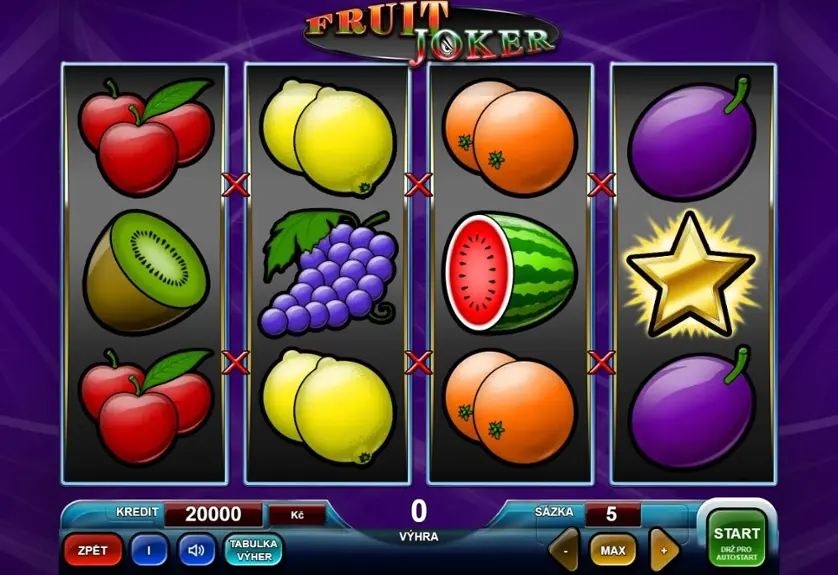
Task: Decrease the bet with the minus arrow
Action: 565,549
